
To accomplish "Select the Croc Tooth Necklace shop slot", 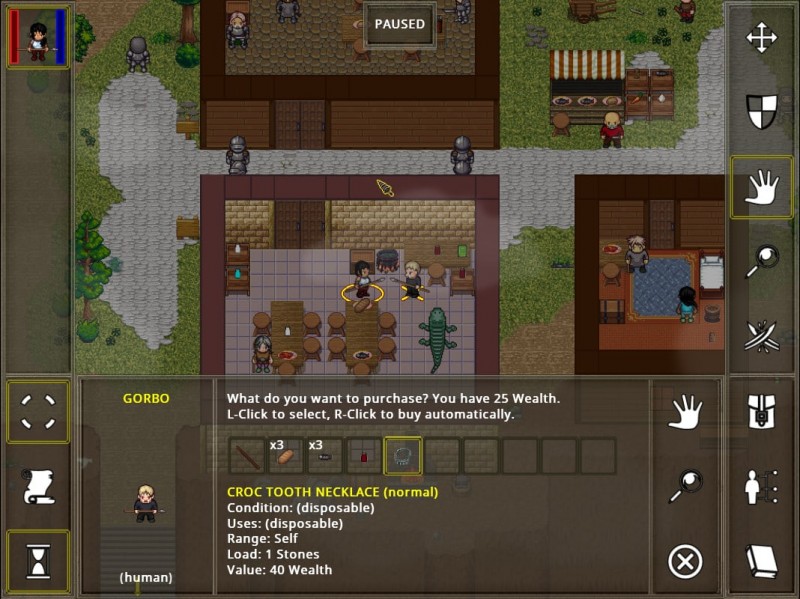I will click(x=403, y=456).
